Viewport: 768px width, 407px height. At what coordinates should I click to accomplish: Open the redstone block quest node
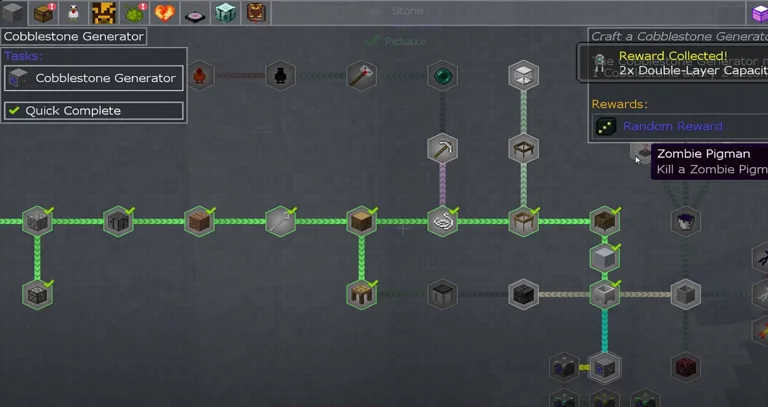(685, 366)
